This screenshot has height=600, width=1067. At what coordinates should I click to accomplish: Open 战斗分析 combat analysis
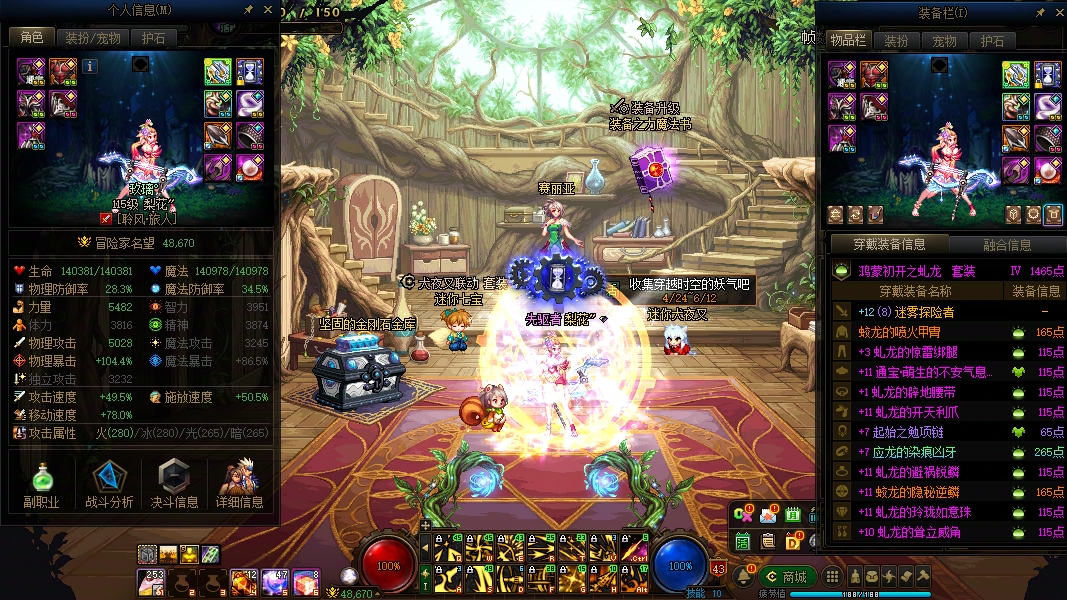point(107,485)
